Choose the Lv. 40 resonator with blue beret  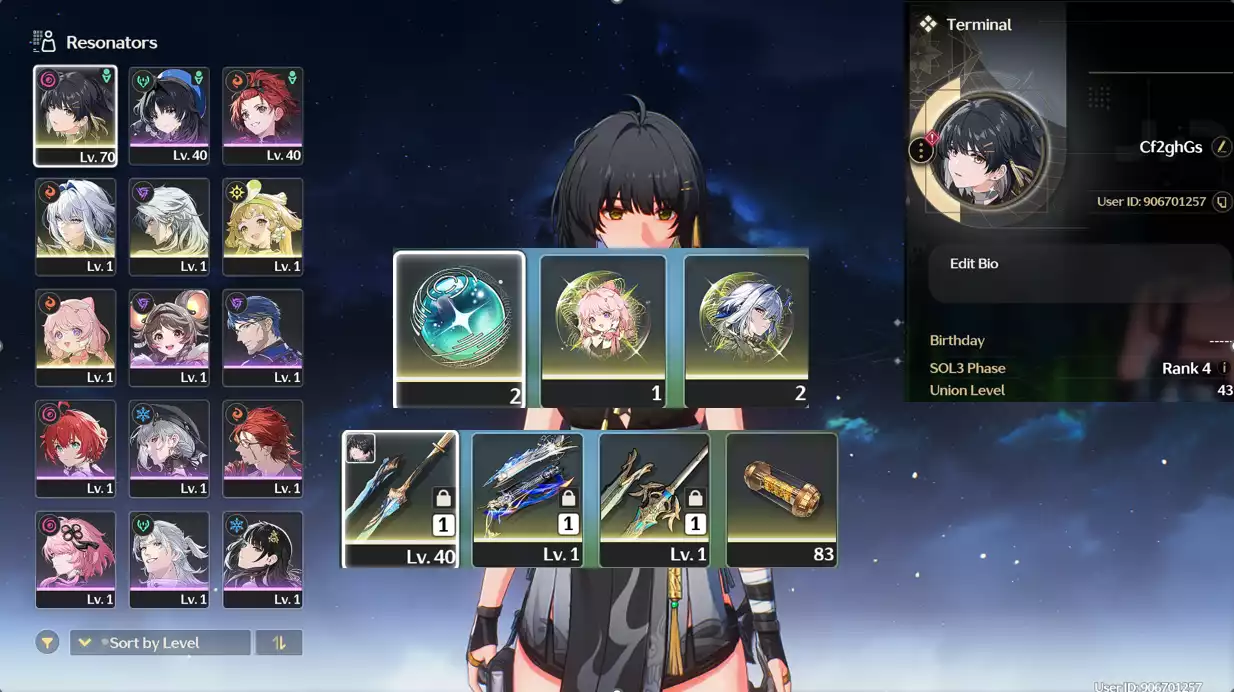click(169, 115)
